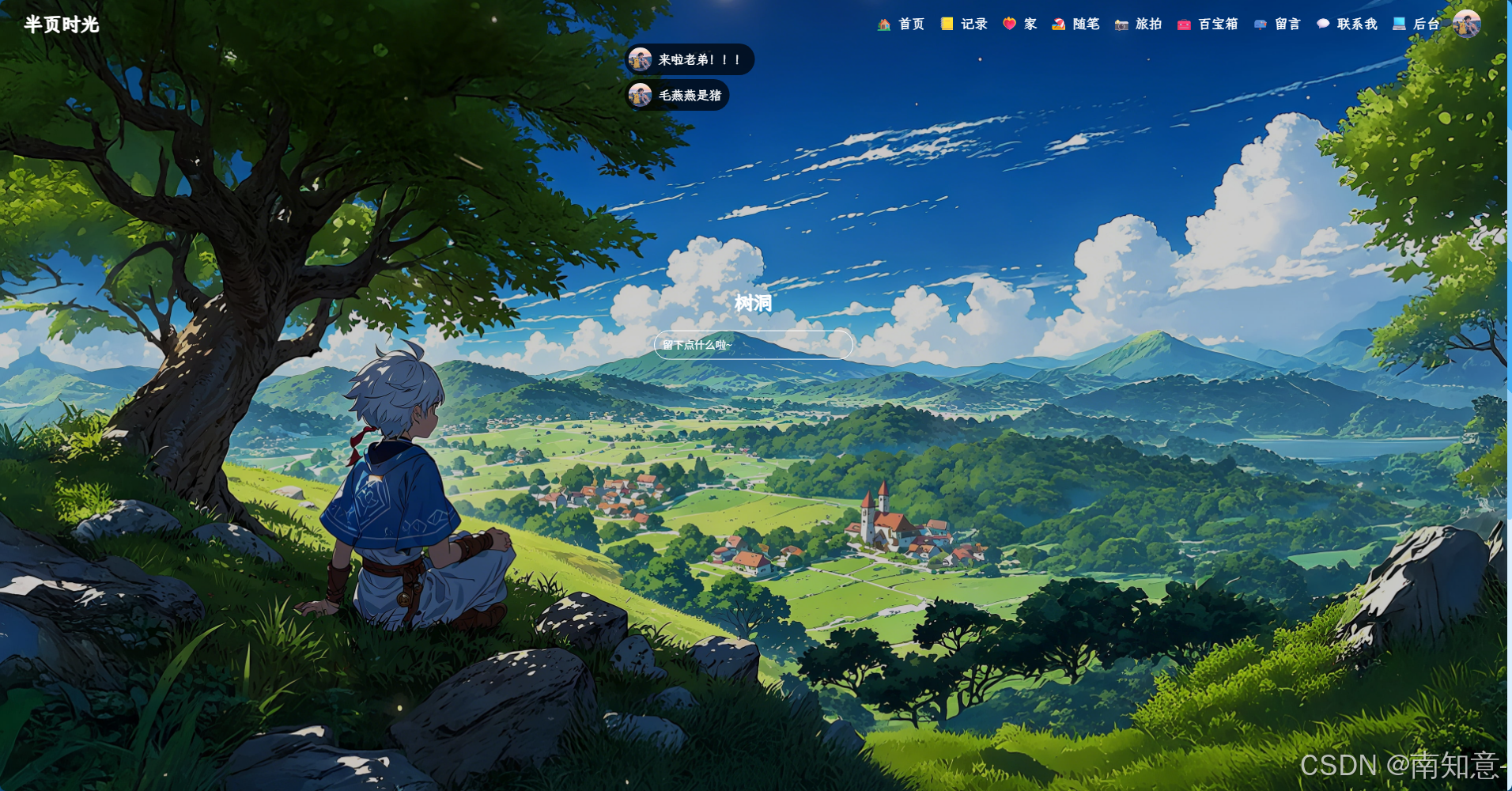Focus the 留下点什么啦 message input box
The height and width of the screenshot is (791, 1512).
[x=753, y=345]
